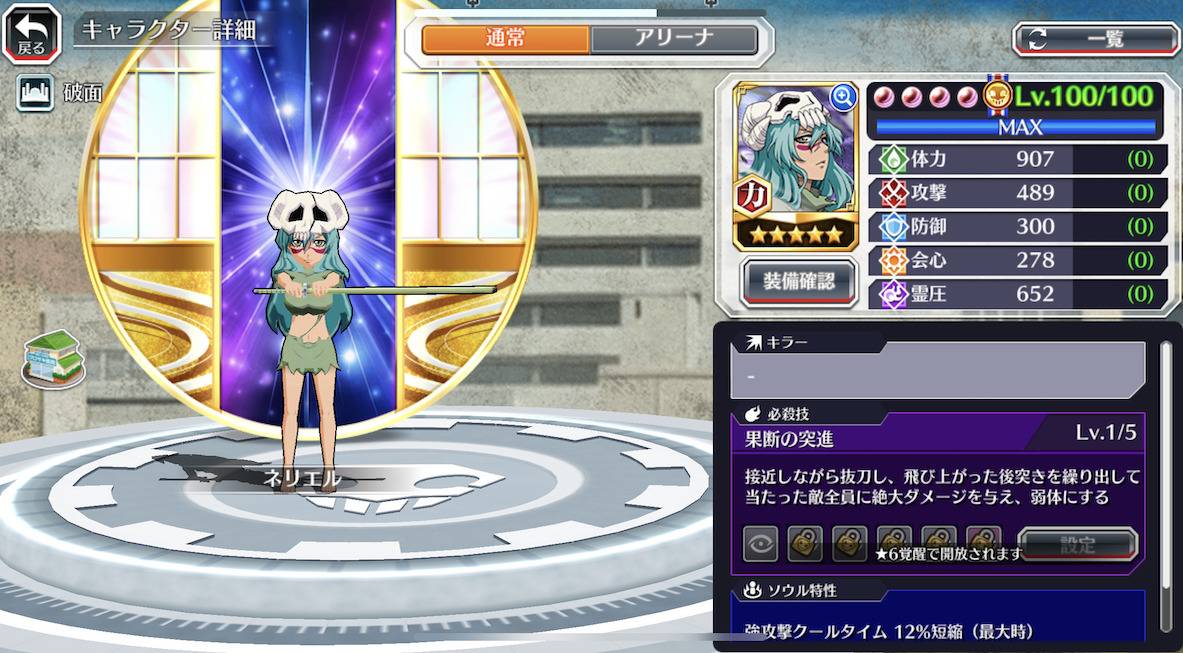The width and height of the screenshot is (1183, 653).
Task: Switch to the 通常 tab
Action: [x=505, y=39]
